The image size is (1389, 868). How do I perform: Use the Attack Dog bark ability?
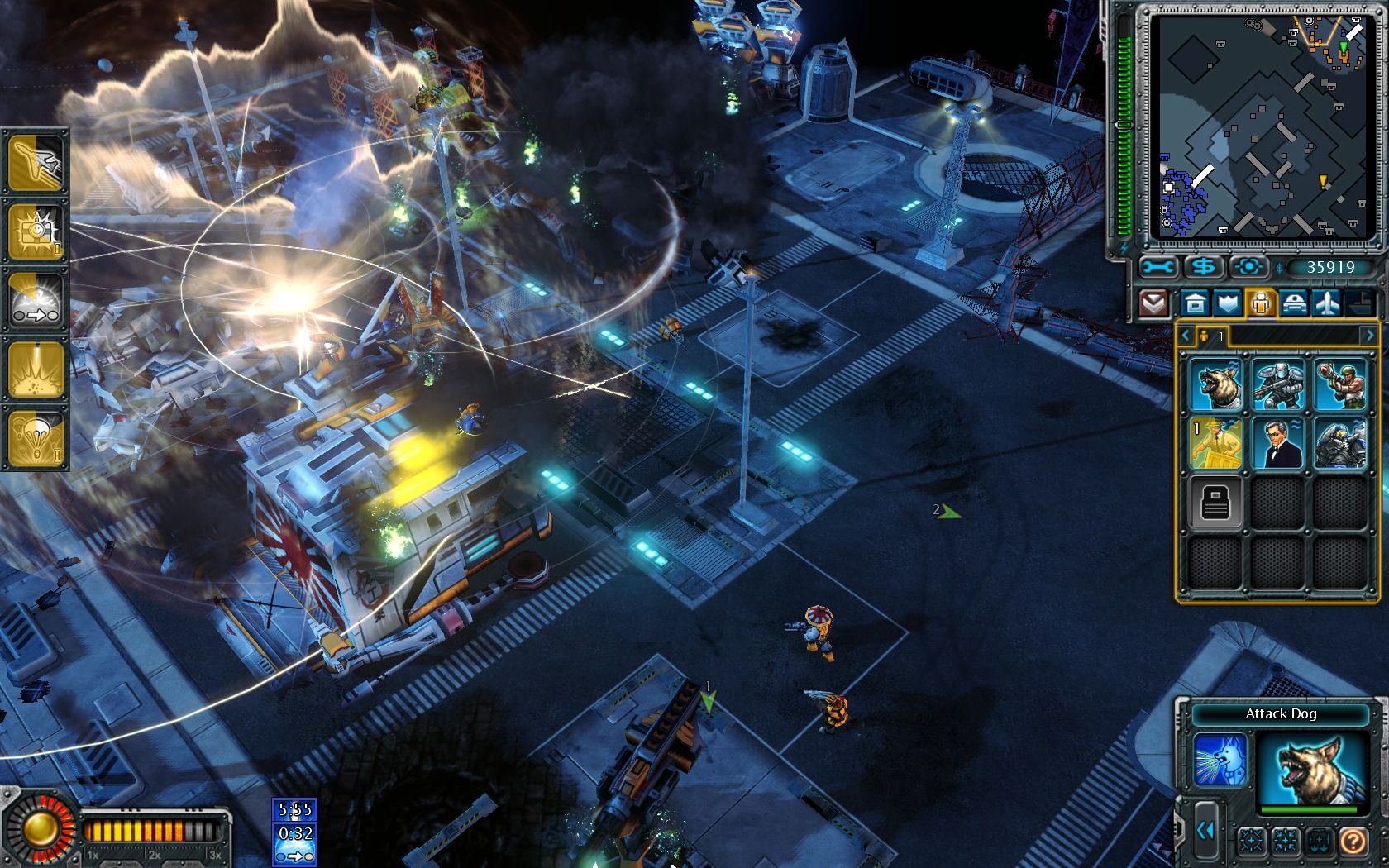coord(1220,760)
